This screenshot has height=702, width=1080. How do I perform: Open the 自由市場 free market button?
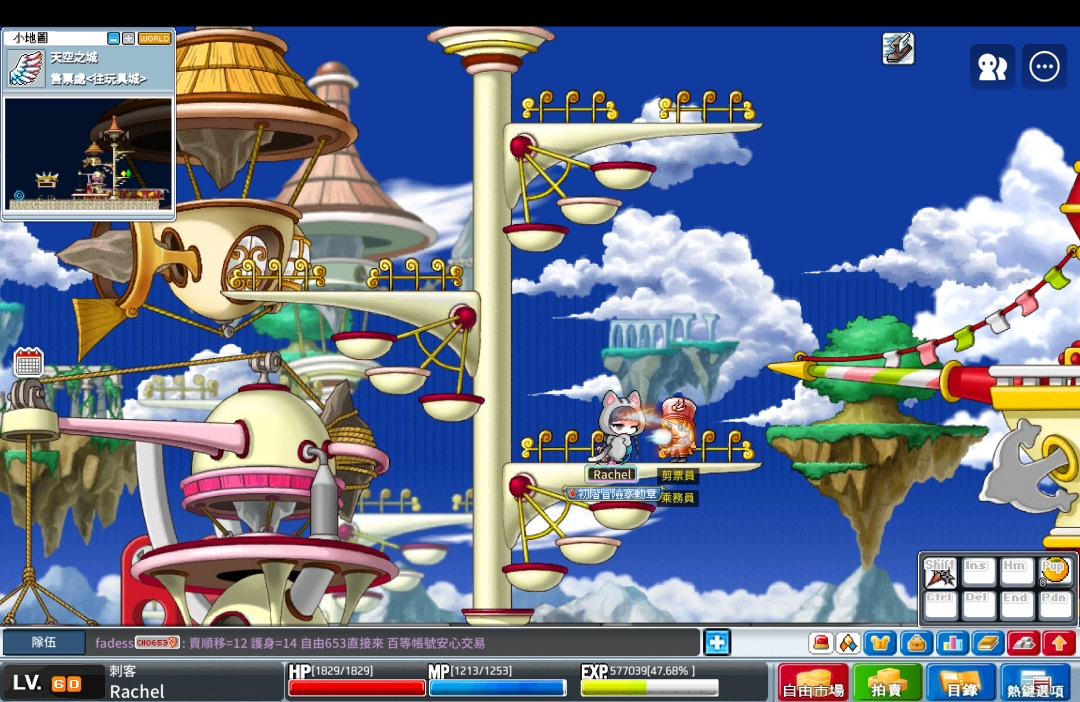[x=813, y=681]
